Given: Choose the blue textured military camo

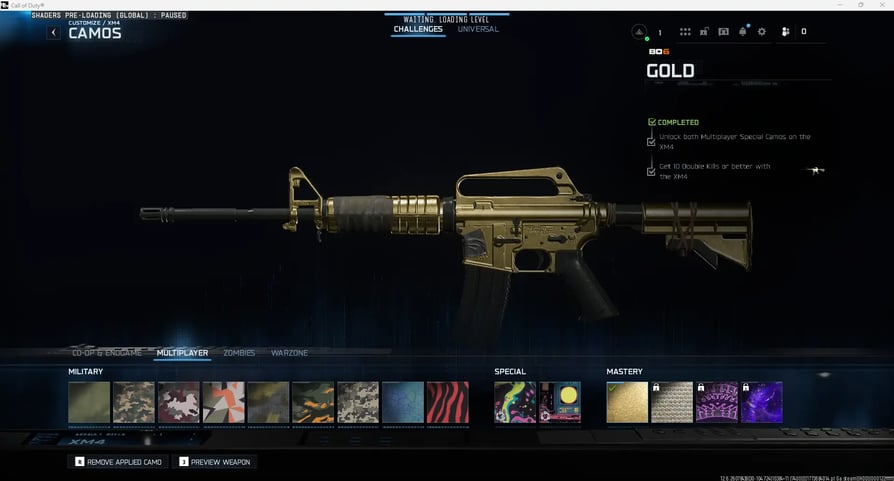Looking at the screenshot, I should pyautogui.click(x=402, y=402).
